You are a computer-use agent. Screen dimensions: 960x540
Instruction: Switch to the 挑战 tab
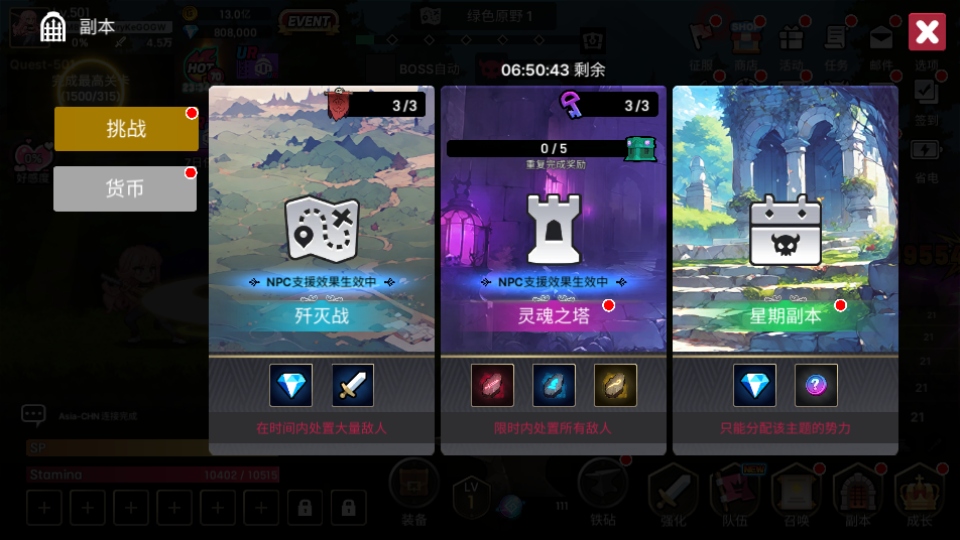(126, 129)
